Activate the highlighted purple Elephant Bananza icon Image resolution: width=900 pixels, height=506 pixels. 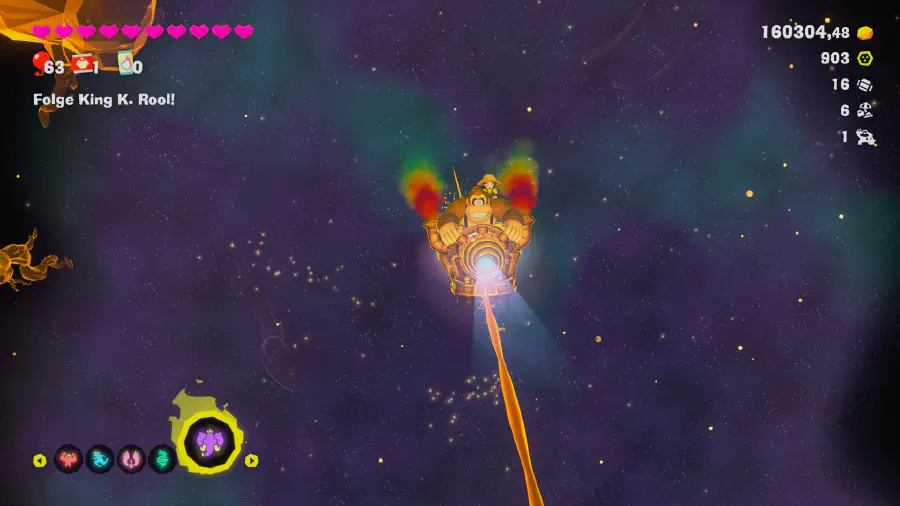(209, 442)
